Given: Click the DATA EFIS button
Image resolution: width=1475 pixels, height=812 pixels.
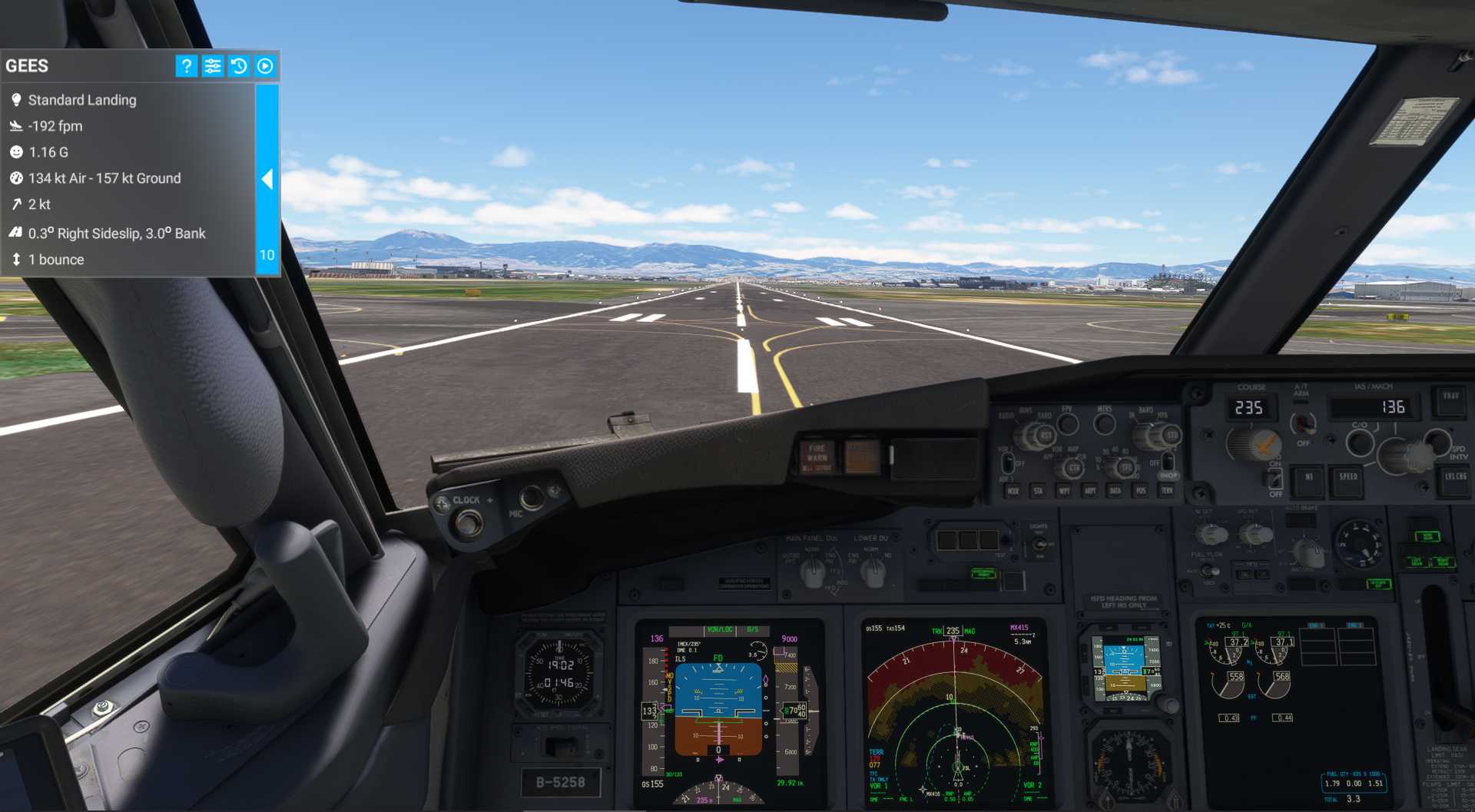Looking at the screenshot, I should (x=1115, y=491).
